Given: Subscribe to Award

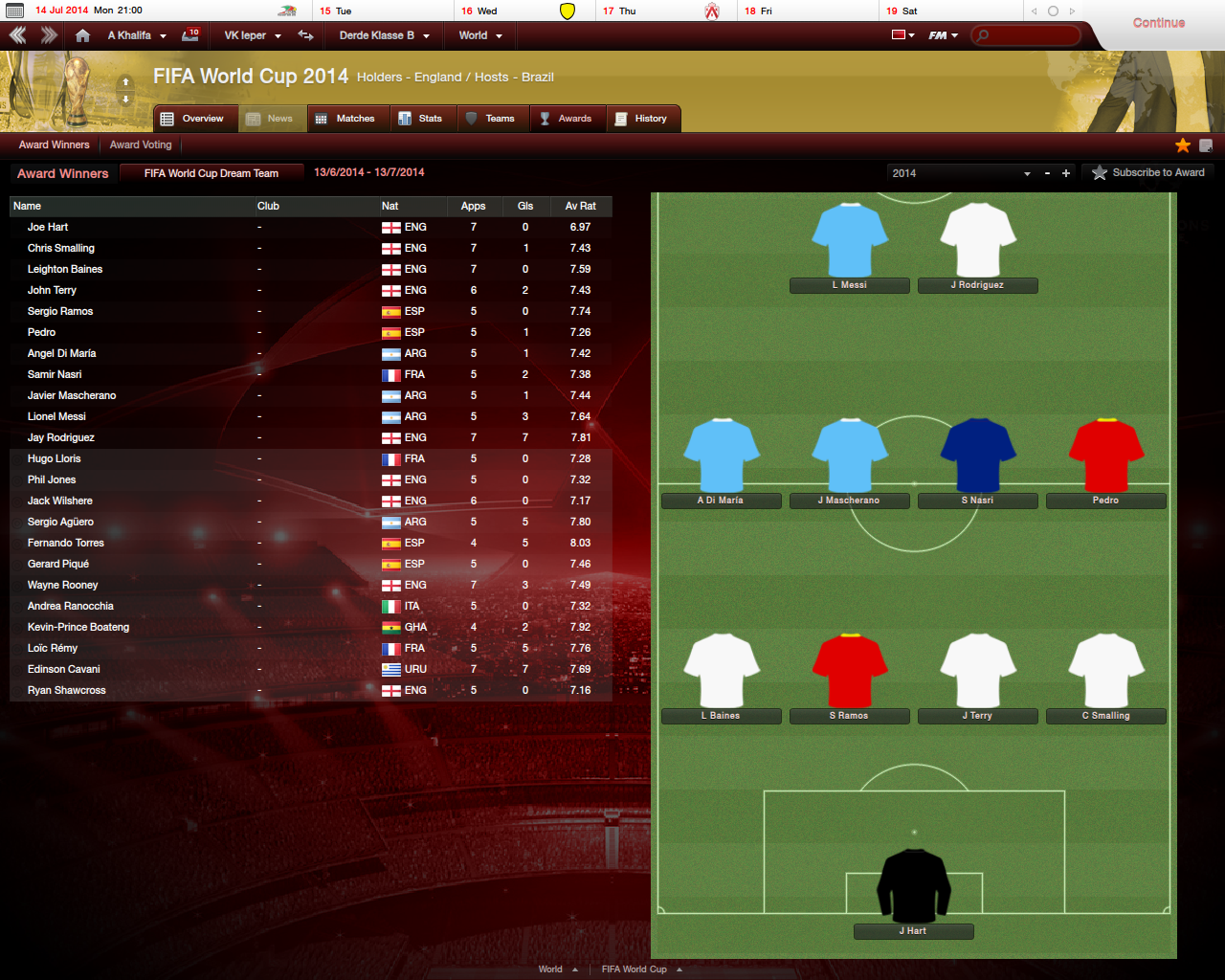Looking at the screenshot, I should coord(1148,173).
